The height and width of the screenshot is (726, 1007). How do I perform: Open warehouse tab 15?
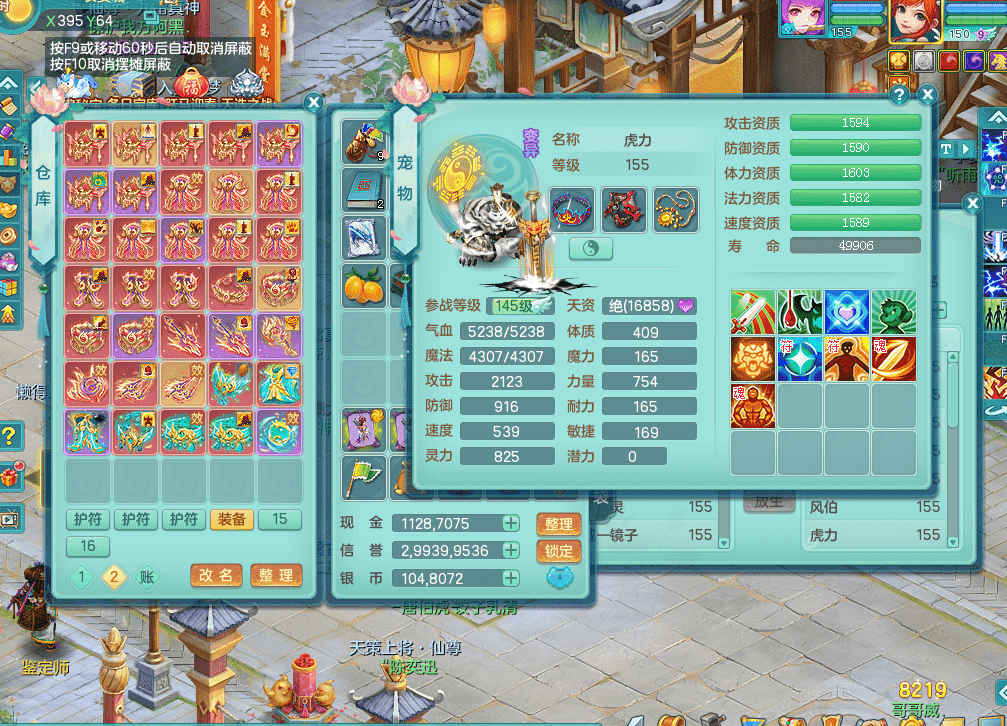pos(281,519)
